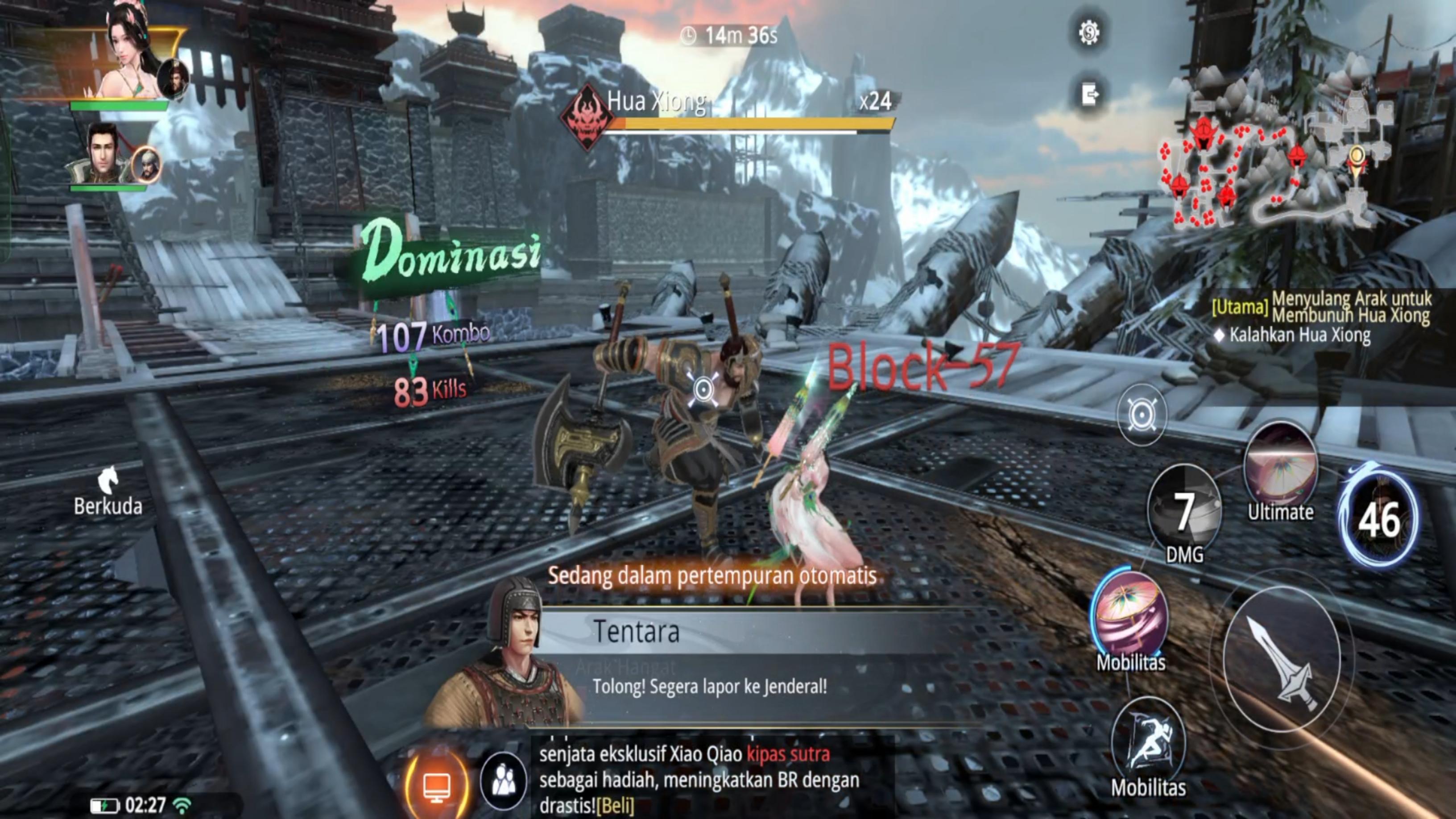This screenshot has width=1456, height=819.
Task: Use the running dash Mobilitas skill
Action: (1148, 740)
